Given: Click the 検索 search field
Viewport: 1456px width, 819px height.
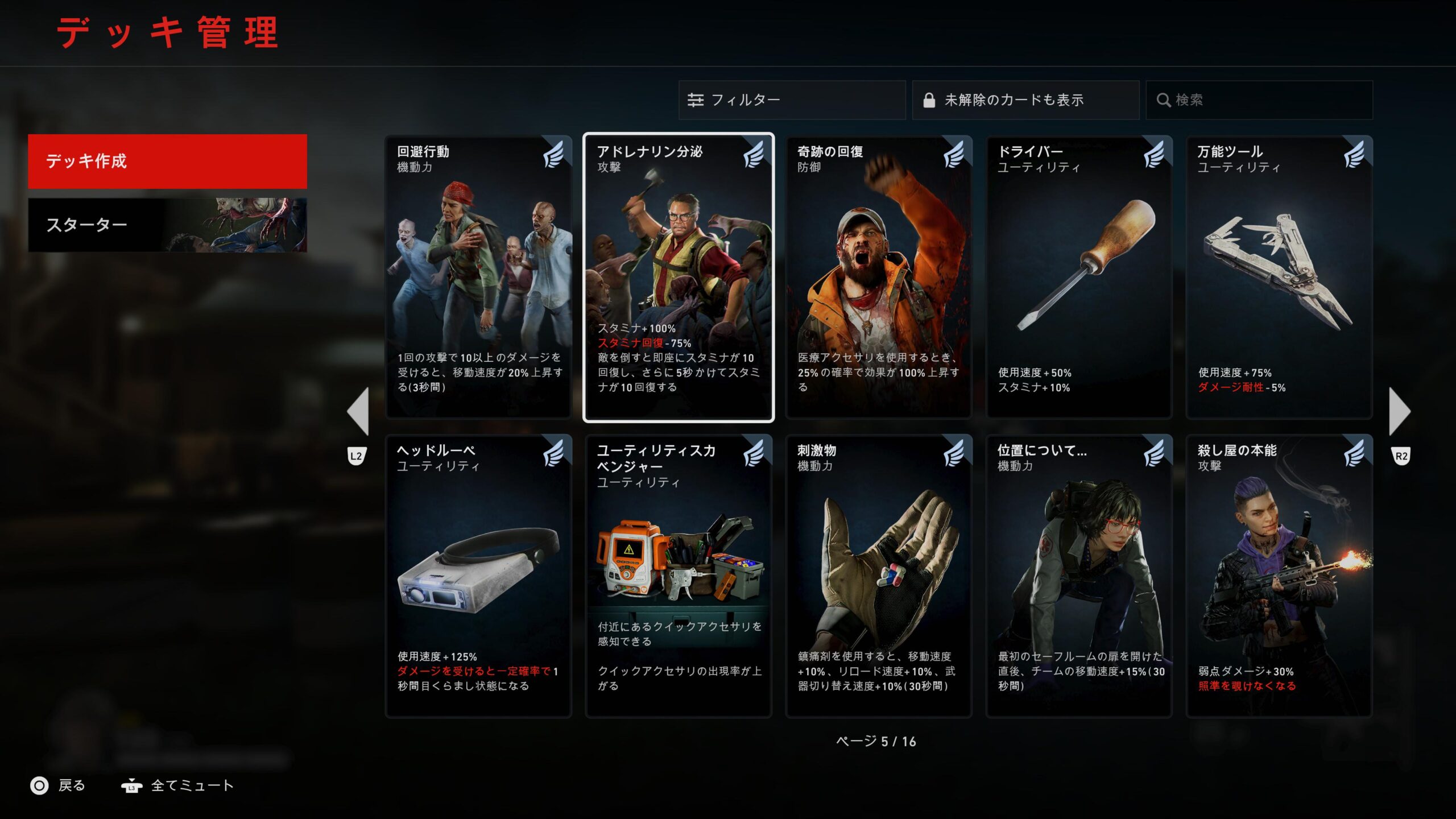Looking at the screenshot, I should point(1259,100).
